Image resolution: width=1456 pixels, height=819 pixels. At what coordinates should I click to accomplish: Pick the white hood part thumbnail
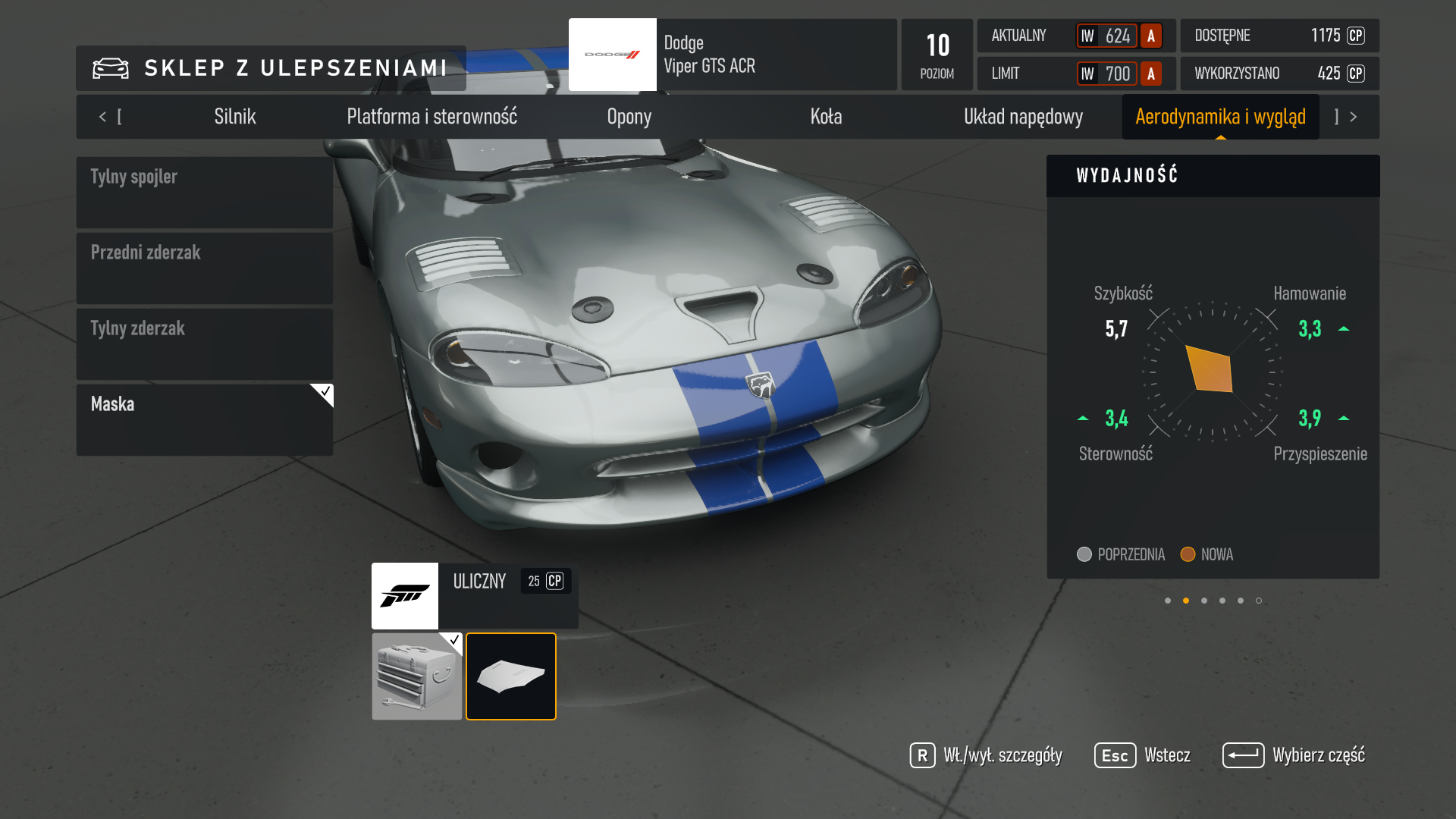click(511, 676)
